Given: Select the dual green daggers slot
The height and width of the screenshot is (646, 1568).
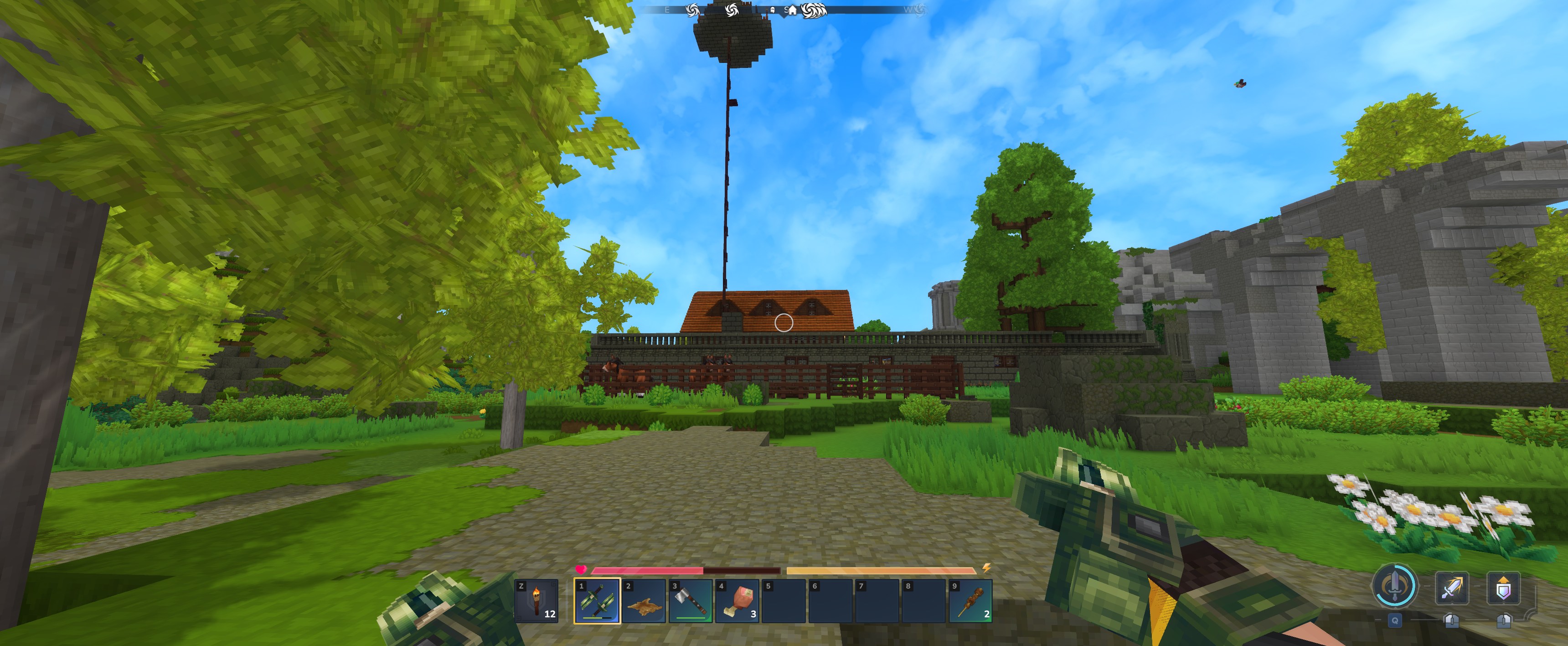Looking at the screenshot, I should pyautogui.click(x=597, y=600).
